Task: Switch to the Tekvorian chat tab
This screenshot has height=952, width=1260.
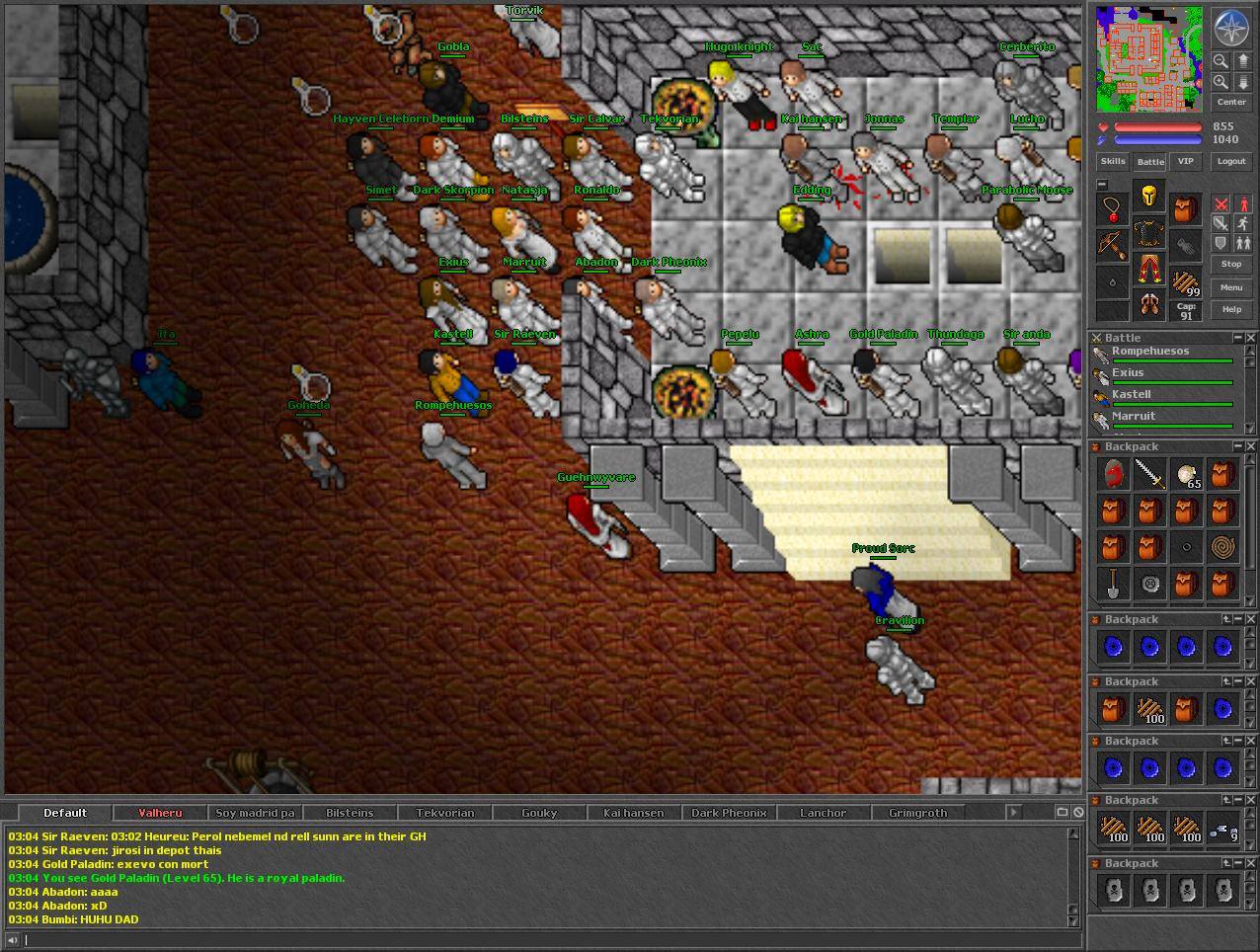Action: pyautogui.click(x=444, y=813)
